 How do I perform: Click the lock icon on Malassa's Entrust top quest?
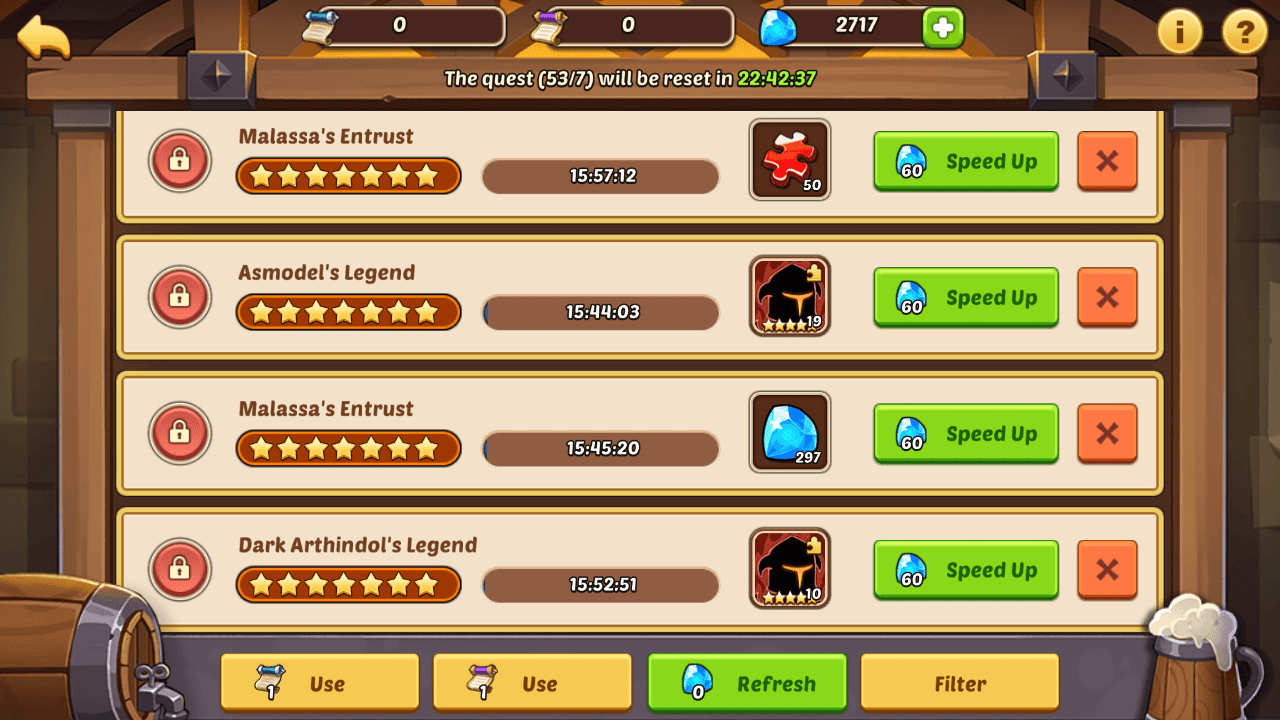pos(179,161)
